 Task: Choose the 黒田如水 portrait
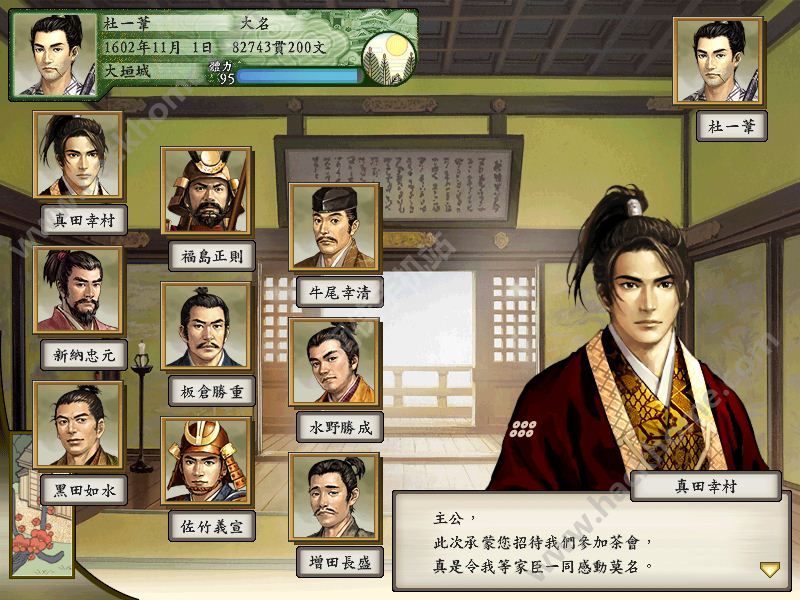[78, 425]
